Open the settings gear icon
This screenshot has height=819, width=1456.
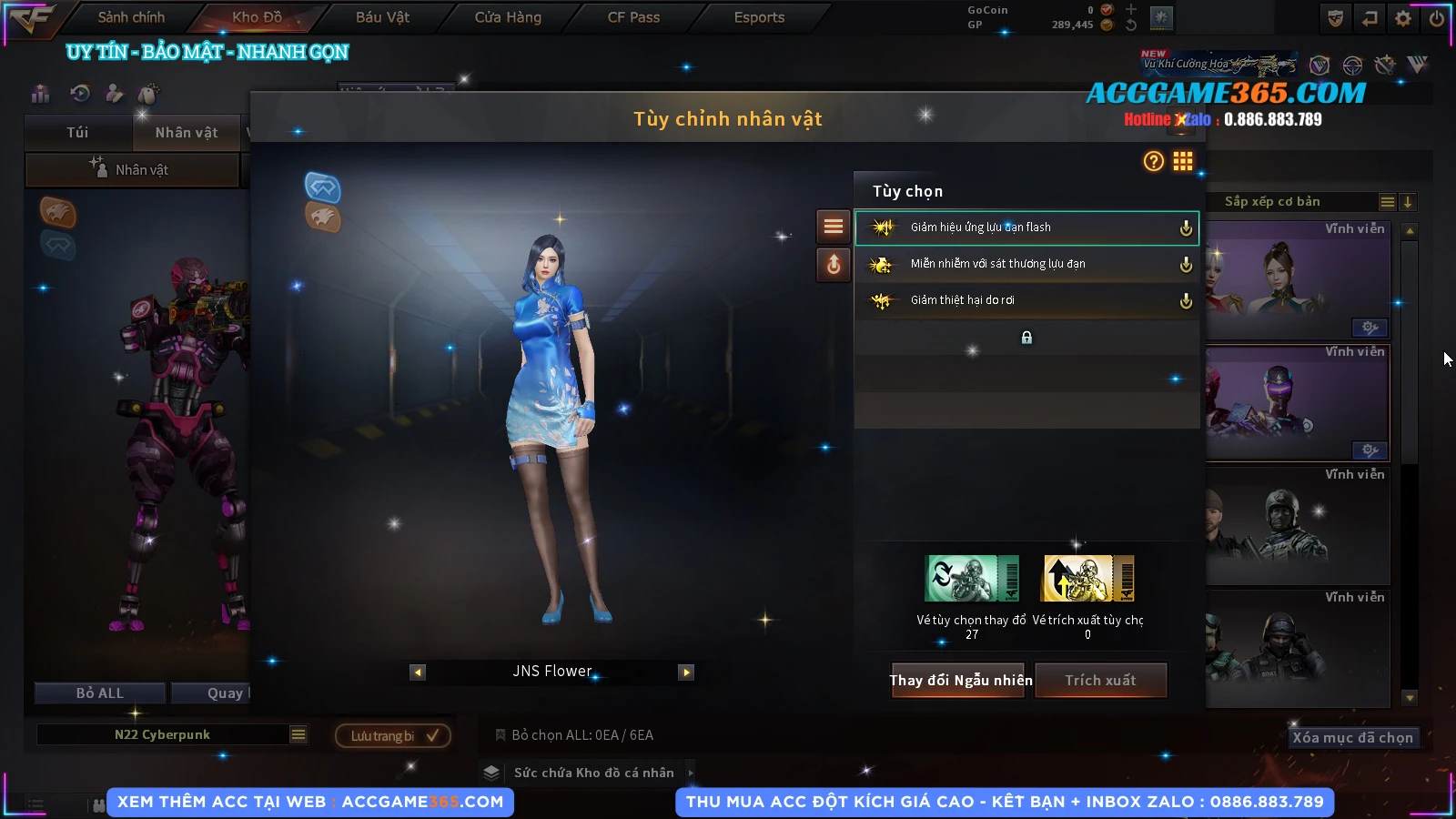click(x=1403, y=18)
